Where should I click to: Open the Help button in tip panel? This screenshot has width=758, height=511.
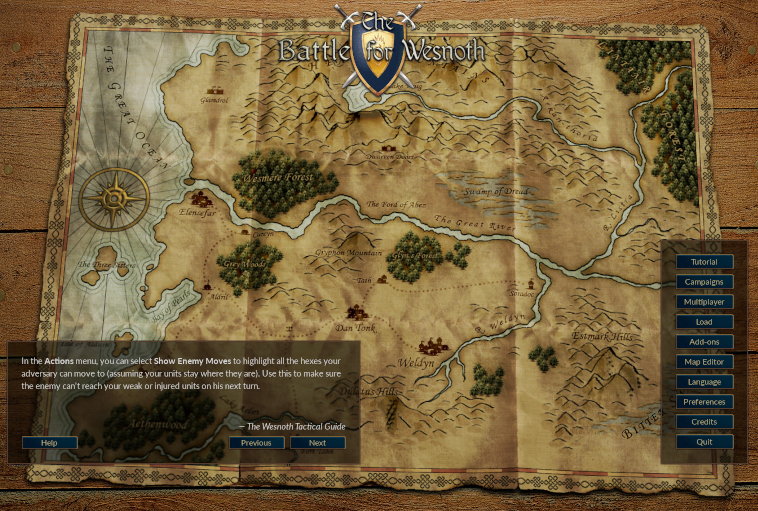(49, 443)
